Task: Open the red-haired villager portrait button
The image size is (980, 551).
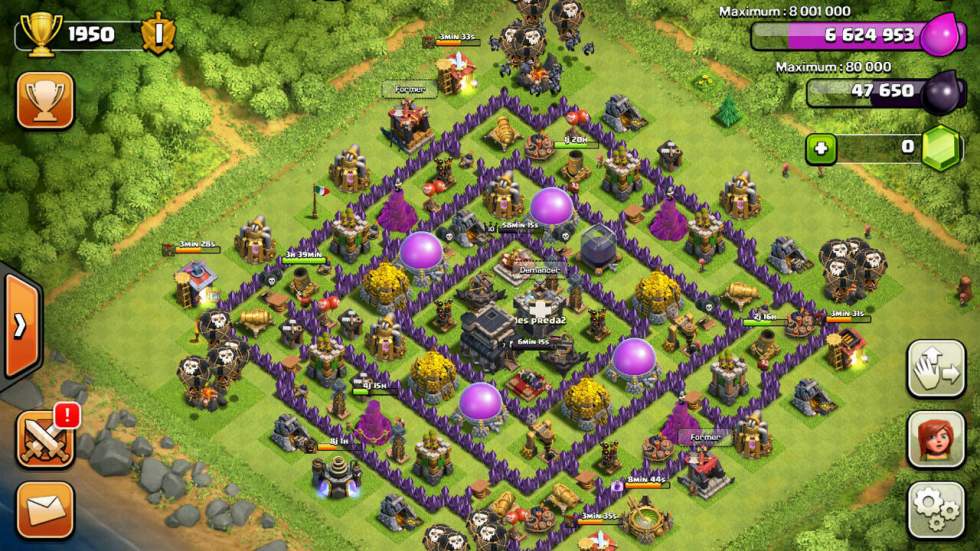Action: pyautogui.click(x=936, y=439)
